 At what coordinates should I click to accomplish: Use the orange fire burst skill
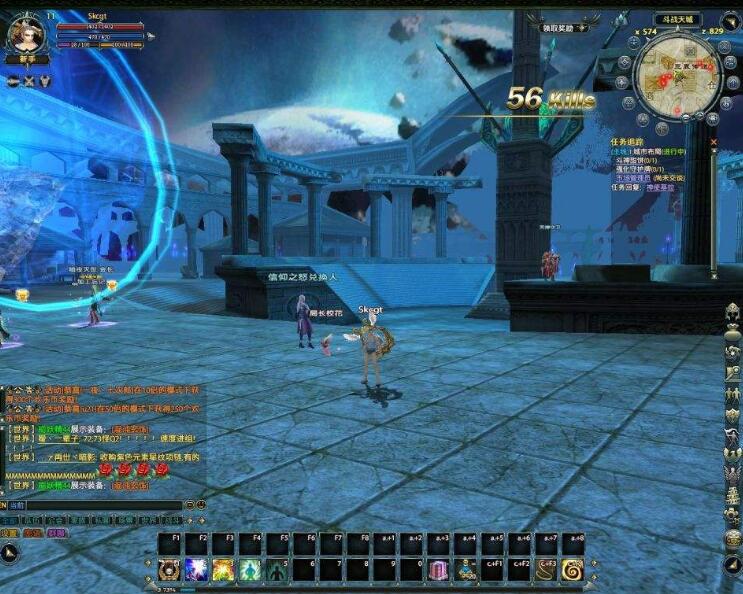click(x=222, y=570)
